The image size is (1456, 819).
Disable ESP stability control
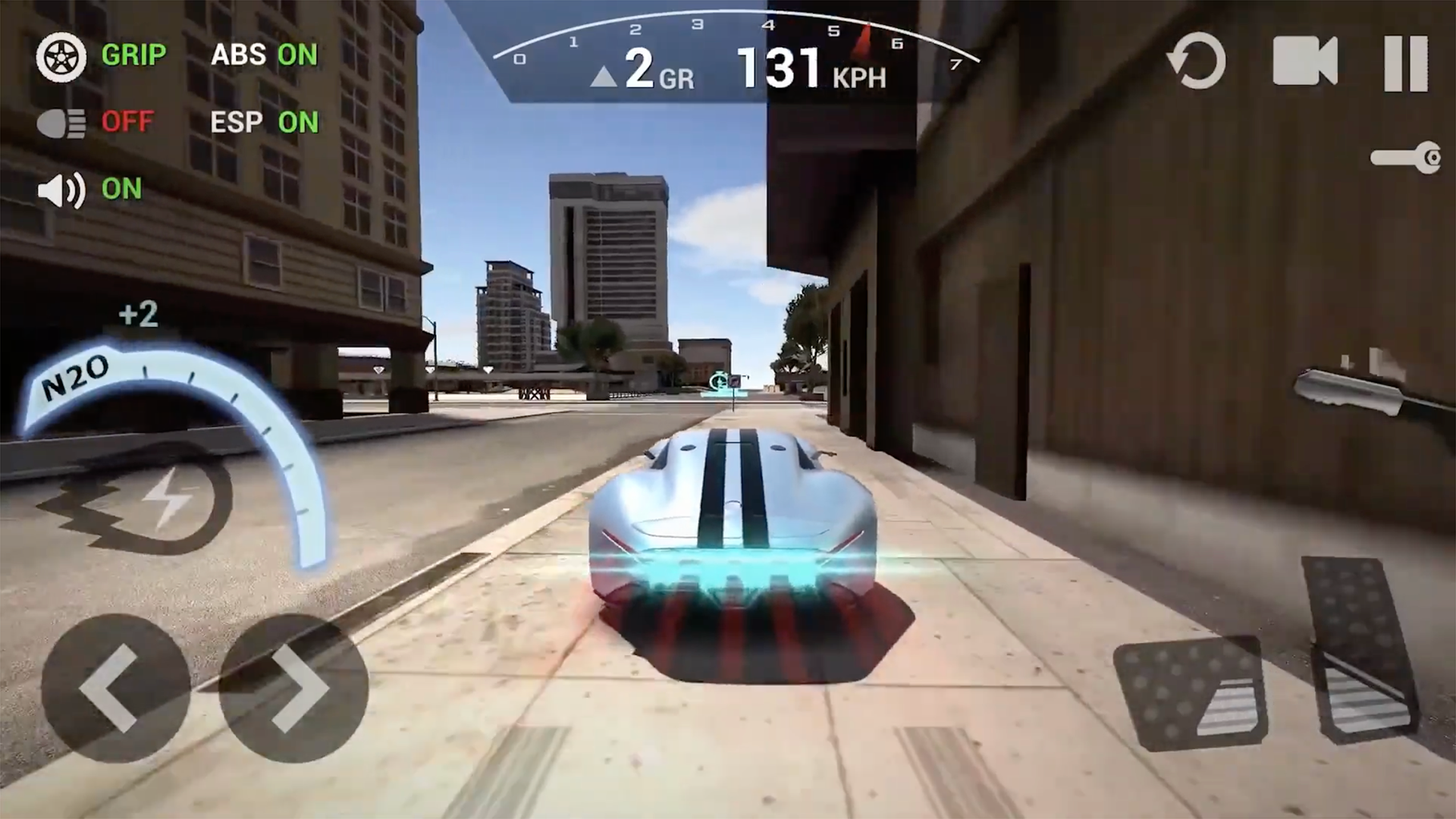pyautogui.click(x=265, y=123)
